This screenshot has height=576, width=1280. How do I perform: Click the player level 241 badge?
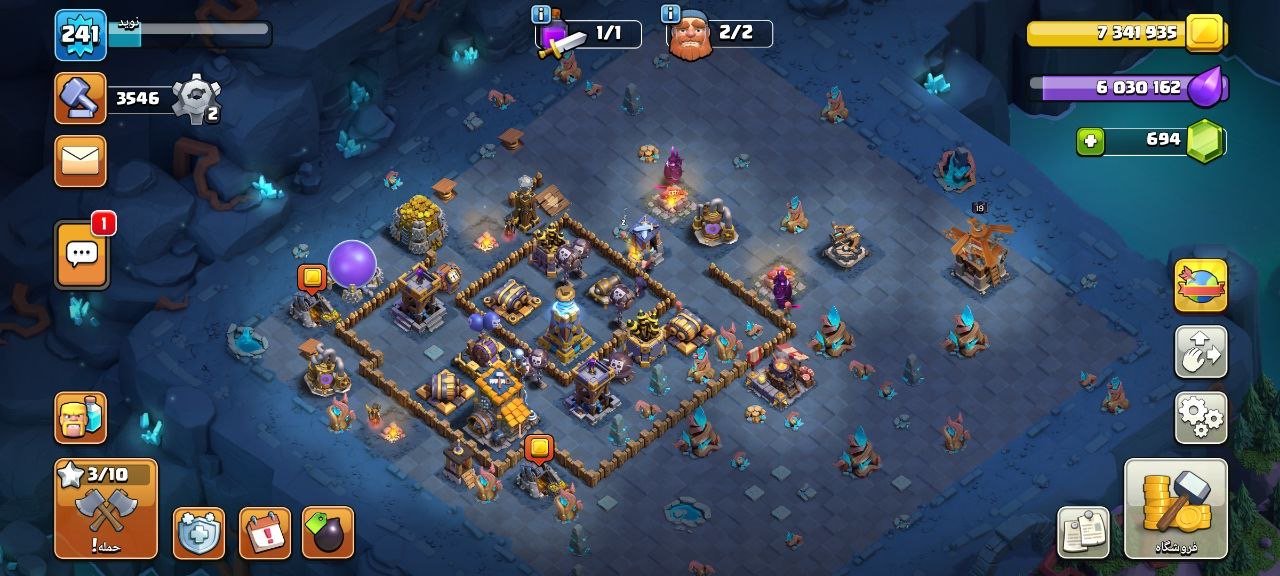point(80,35)
